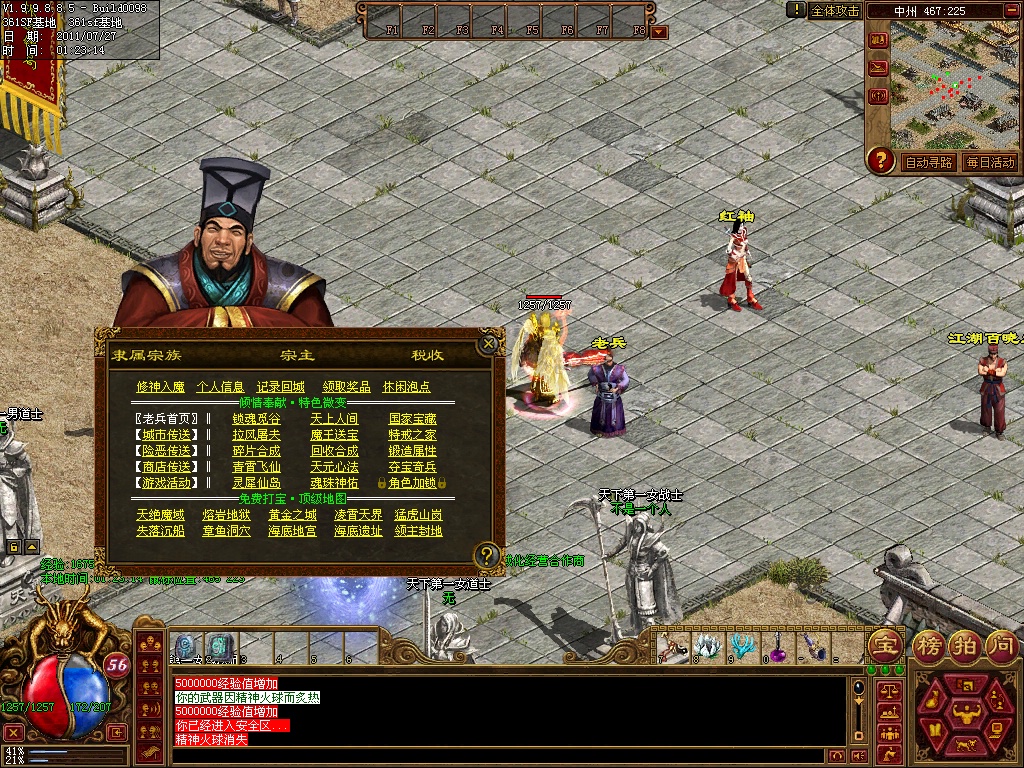Image resolution: width=1024 pixels, height=768 pixels.
Task: Click the 自动寻路 auto-pathfinding button
Action: click(928, 162)
